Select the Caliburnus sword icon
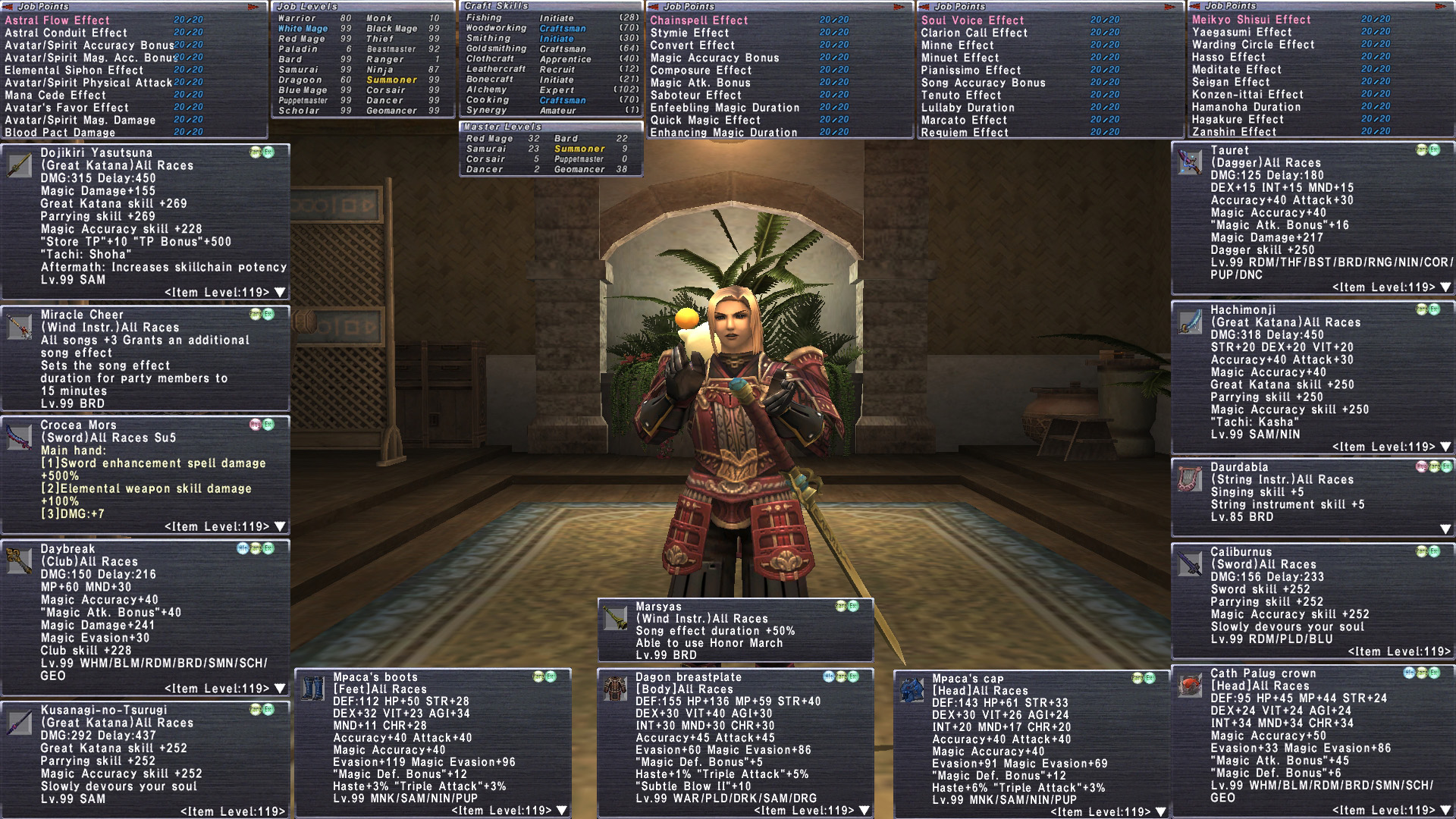The width and height of the screenshot is (1456, 819). coord(1189,563)
